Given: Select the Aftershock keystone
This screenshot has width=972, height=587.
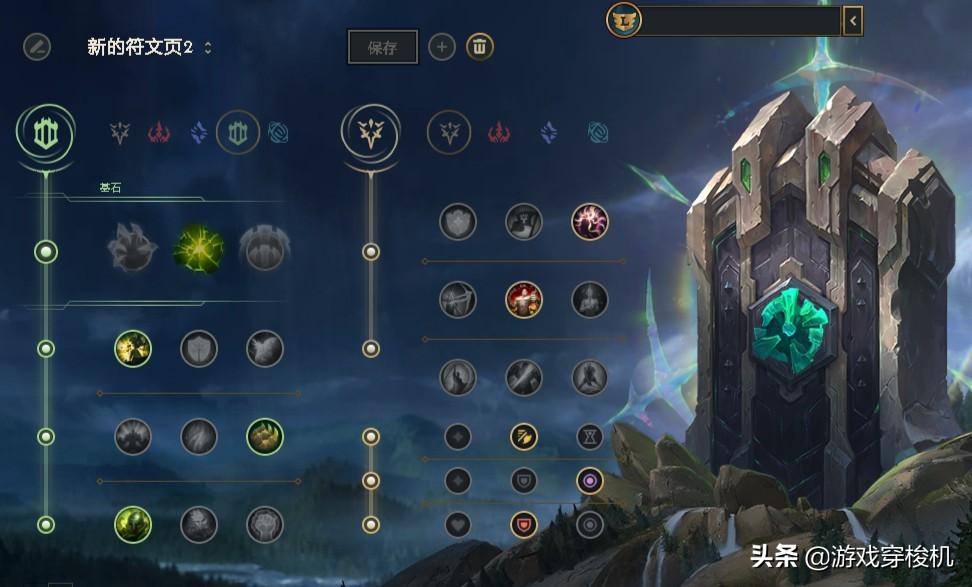Looking at the screenshot, I should [x=198, y=248].
